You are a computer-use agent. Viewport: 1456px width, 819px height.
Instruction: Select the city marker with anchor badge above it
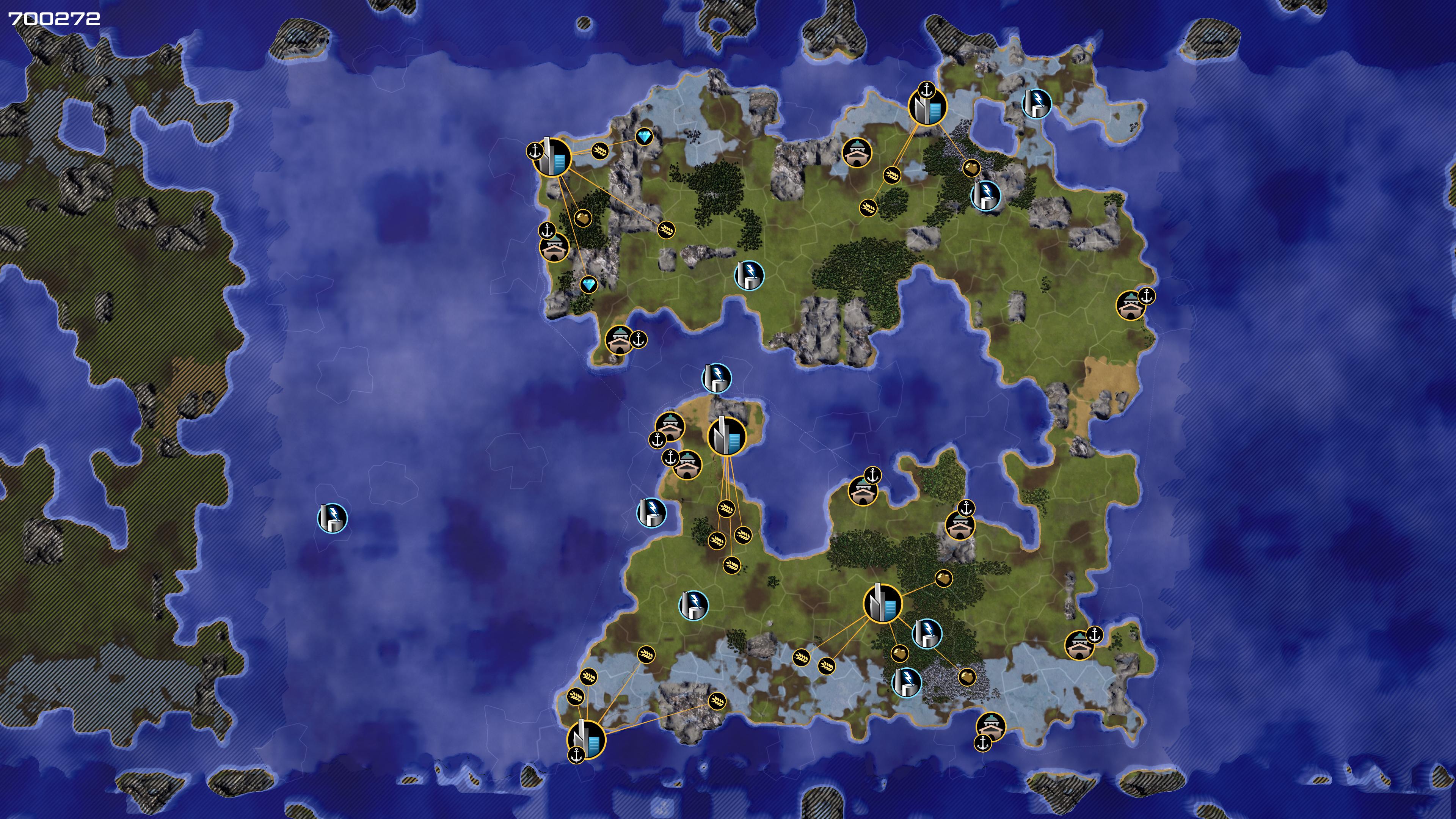coord(927,106)
